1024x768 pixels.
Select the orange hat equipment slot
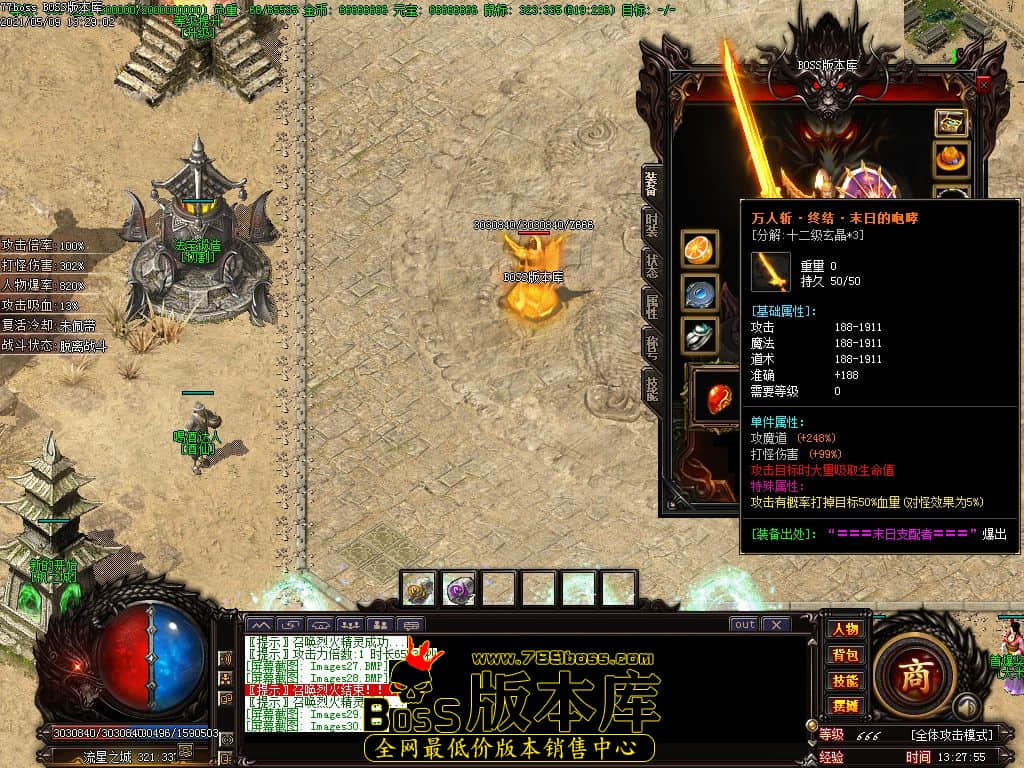951,158
